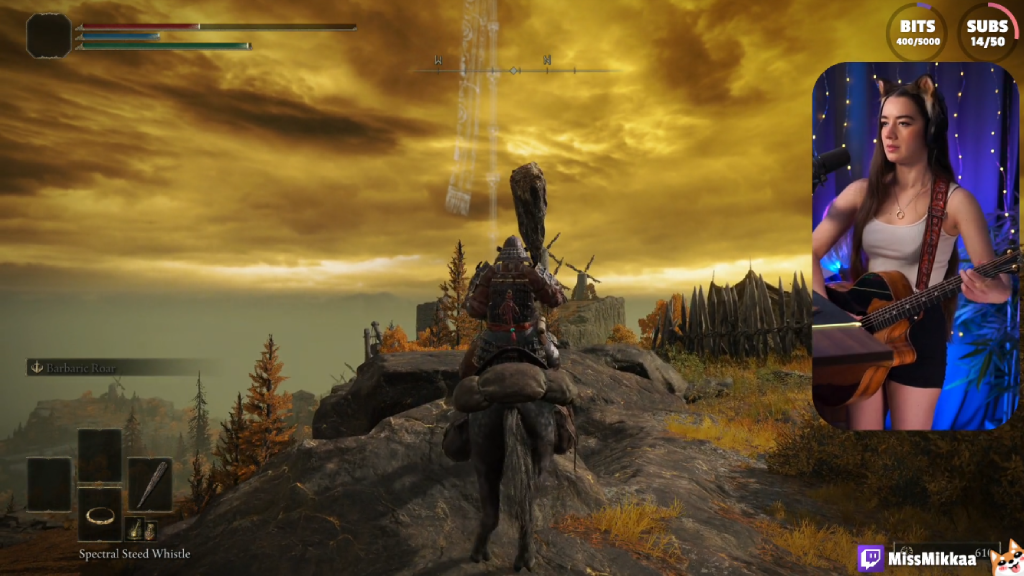Click the small flask pouch icons
The width and height of the screenshot is (1024, 576).
point(140,529)
